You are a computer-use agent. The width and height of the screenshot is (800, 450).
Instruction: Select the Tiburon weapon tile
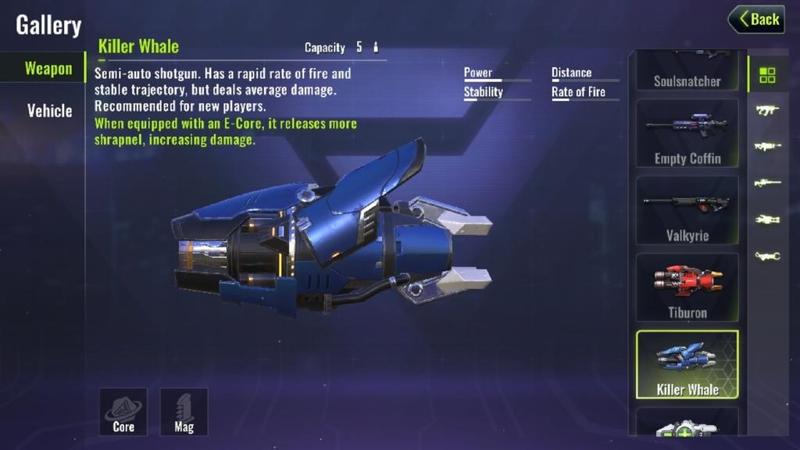click(687, 287)
